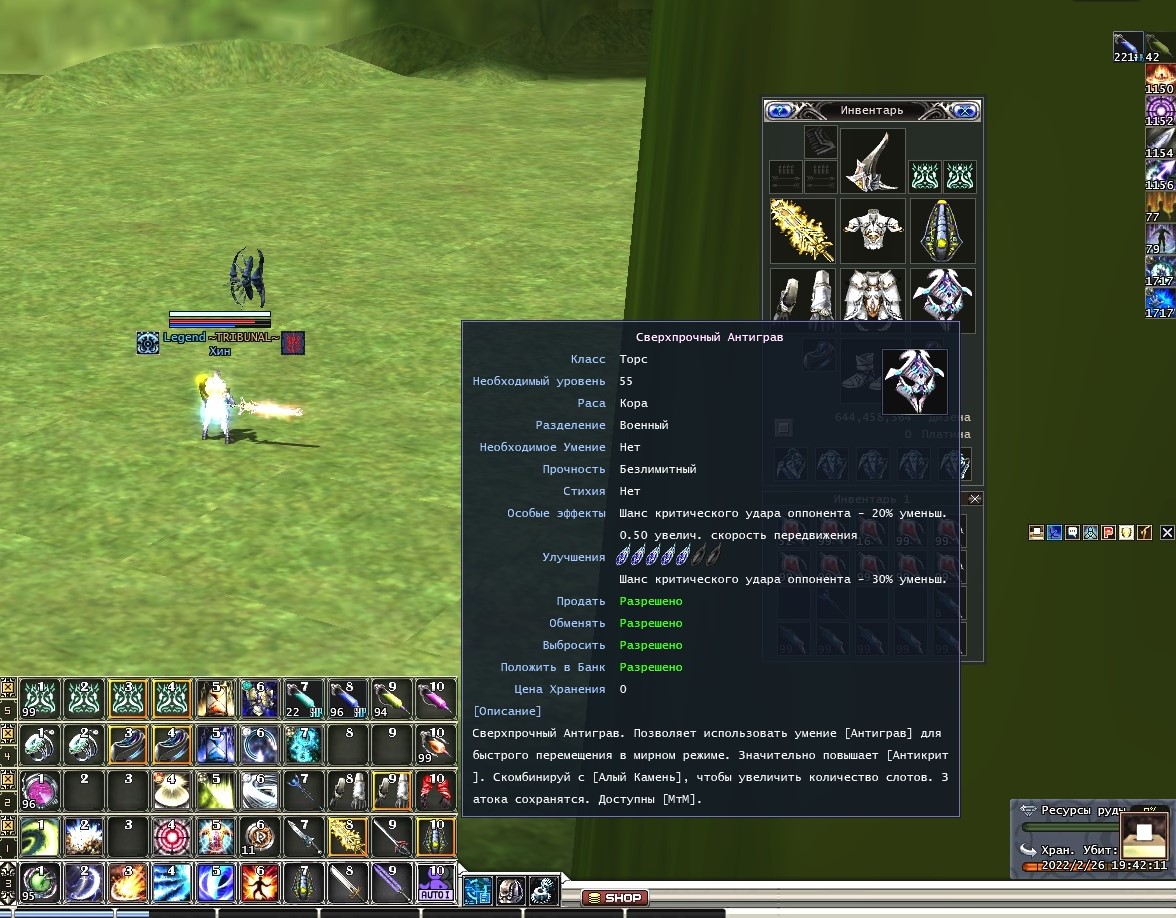Image resolution: width=1176 pixels, height=918 pixels.
Task: Close the small icon toolbar with X
Action: pyautogui.click(x=1167, y=533)
